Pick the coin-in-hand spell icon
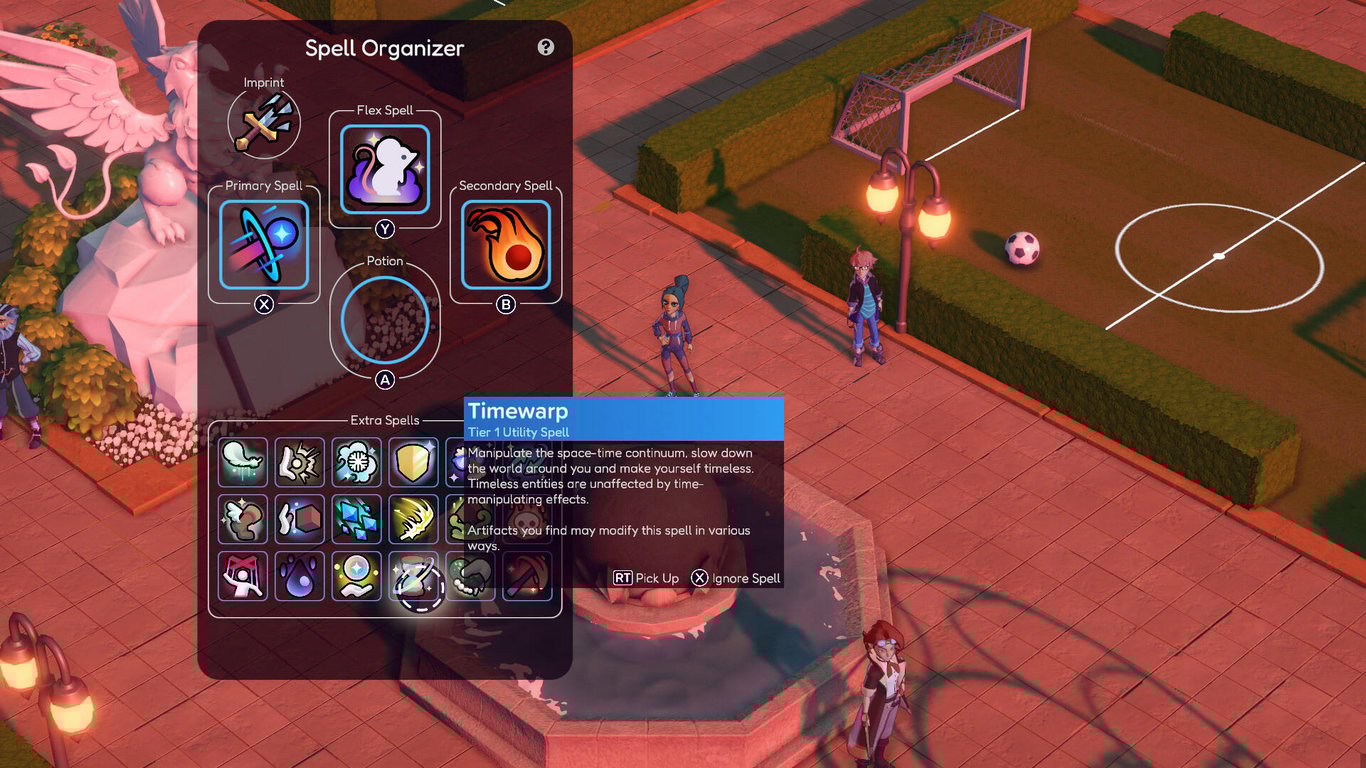 click(x=355, y=576)
